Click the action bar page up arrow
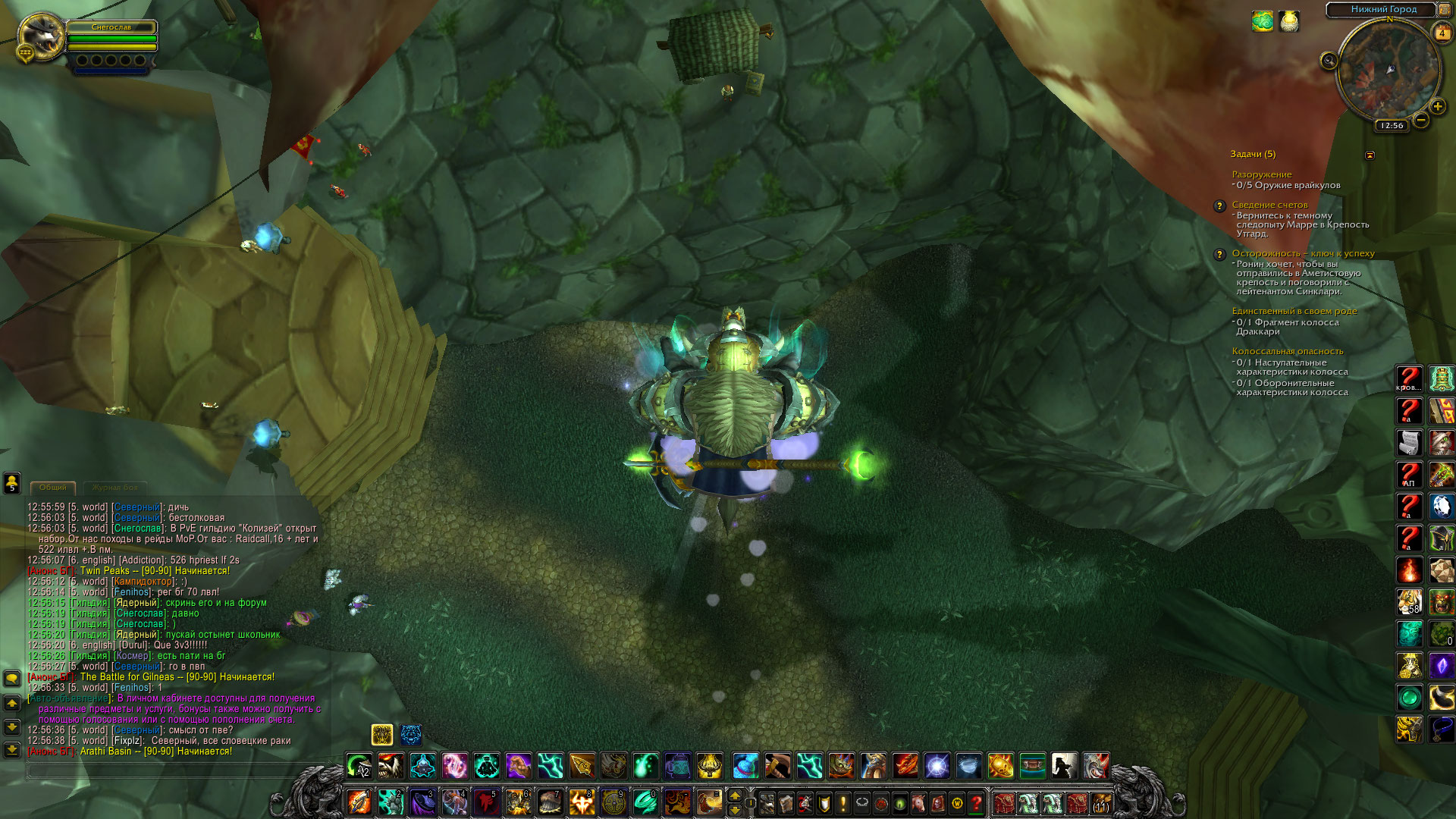This screenshot has height=819, width=1456. 734,795
